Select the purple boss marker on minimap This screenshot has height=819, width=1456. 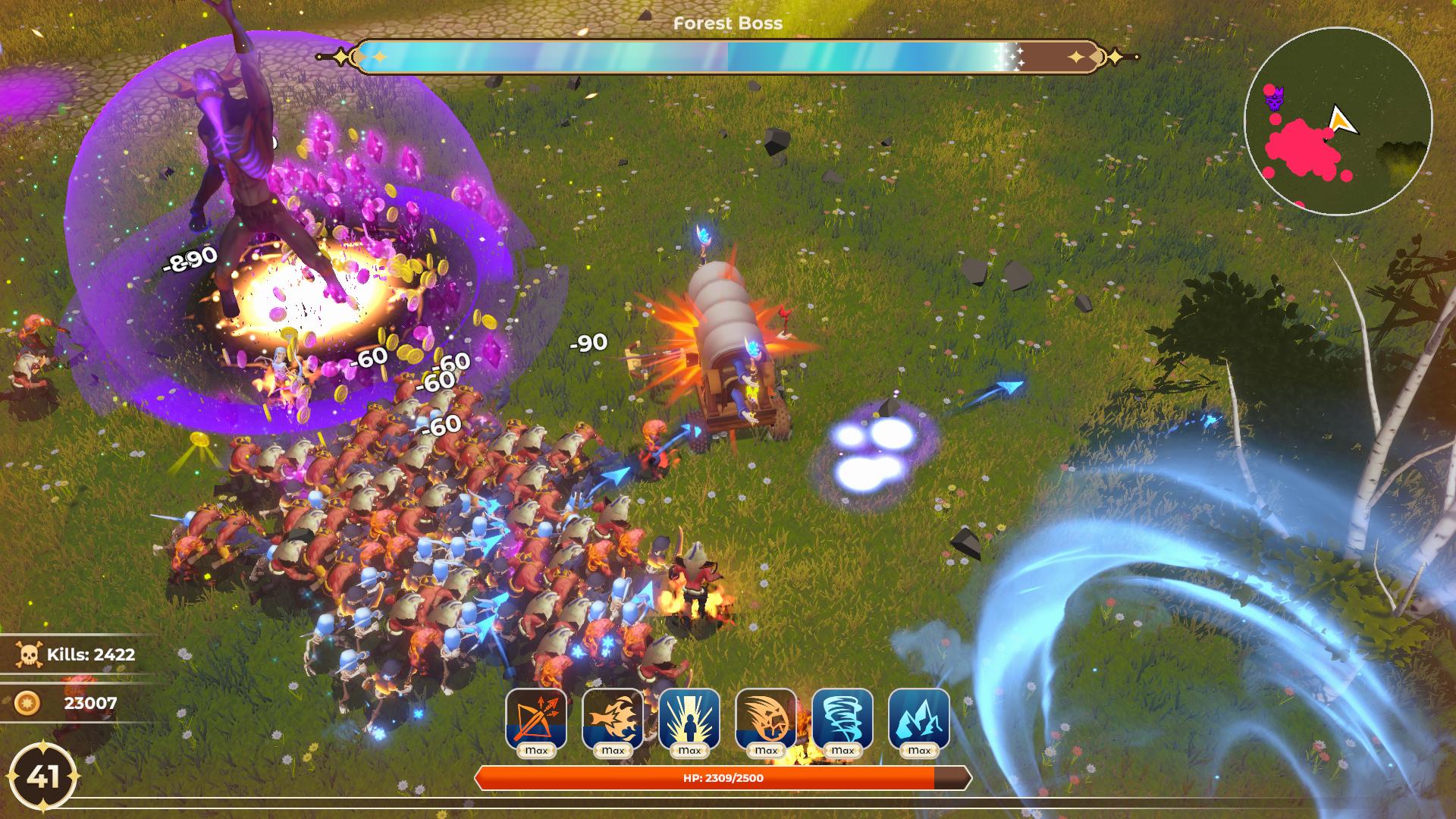click(x=1275, y=99)
